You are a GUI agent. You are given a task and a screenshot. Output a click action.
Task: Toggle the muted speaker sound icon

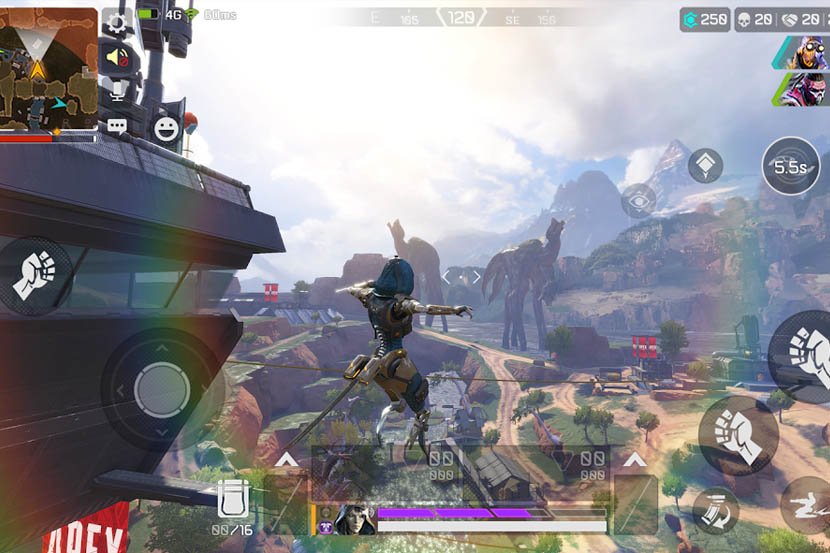coord(118,58)
